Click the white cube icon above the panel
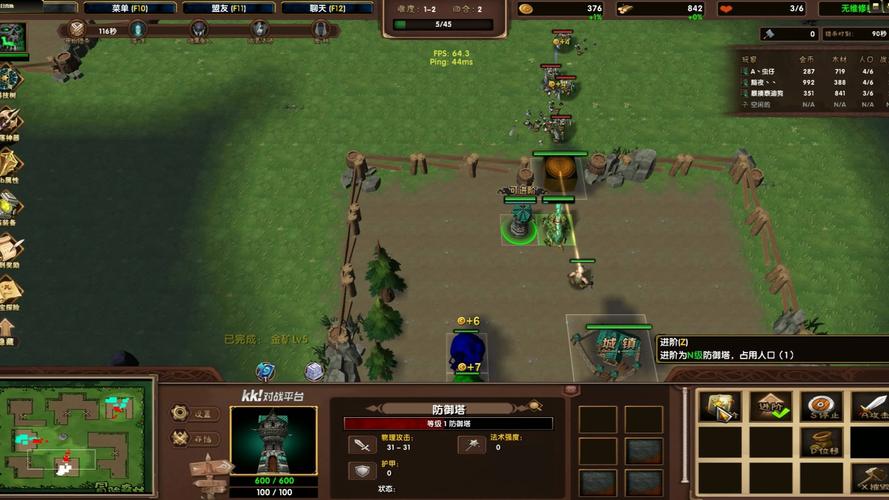Image resolution: width=889 pixels, height=500 pixels. (314, 371)
